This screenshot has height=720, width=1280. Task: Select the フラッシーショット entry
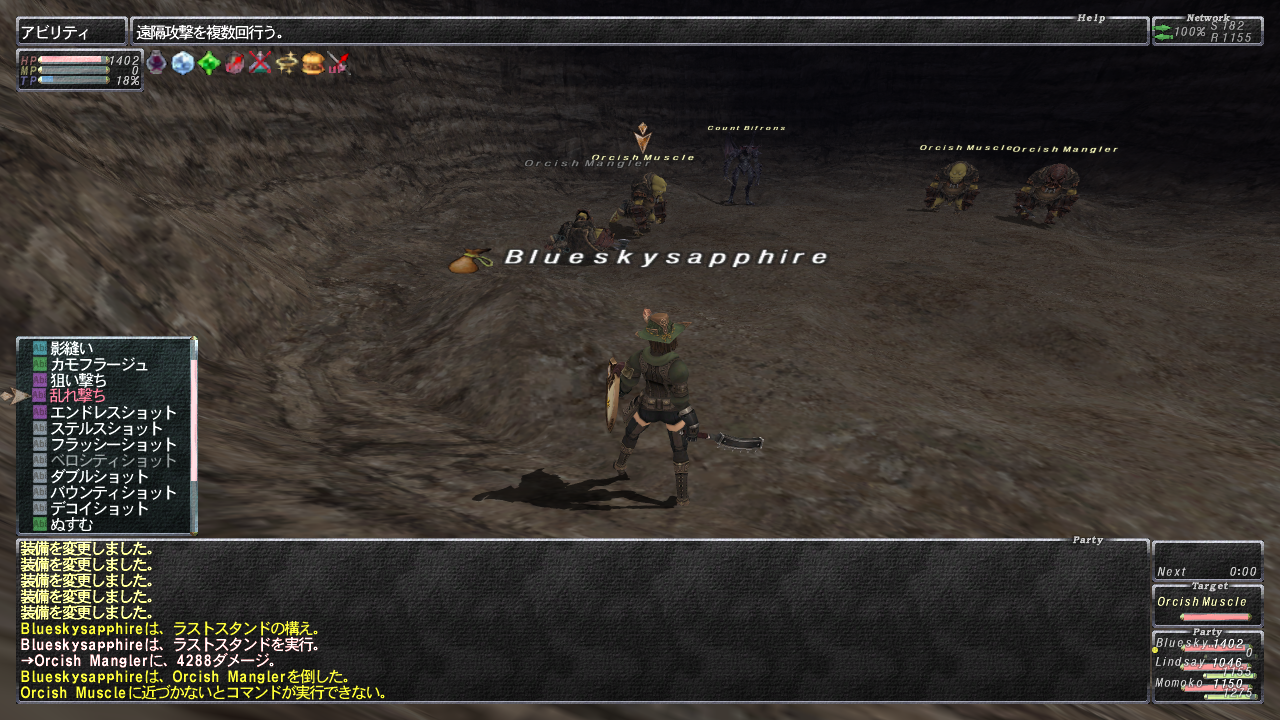(x=112, y=444)
